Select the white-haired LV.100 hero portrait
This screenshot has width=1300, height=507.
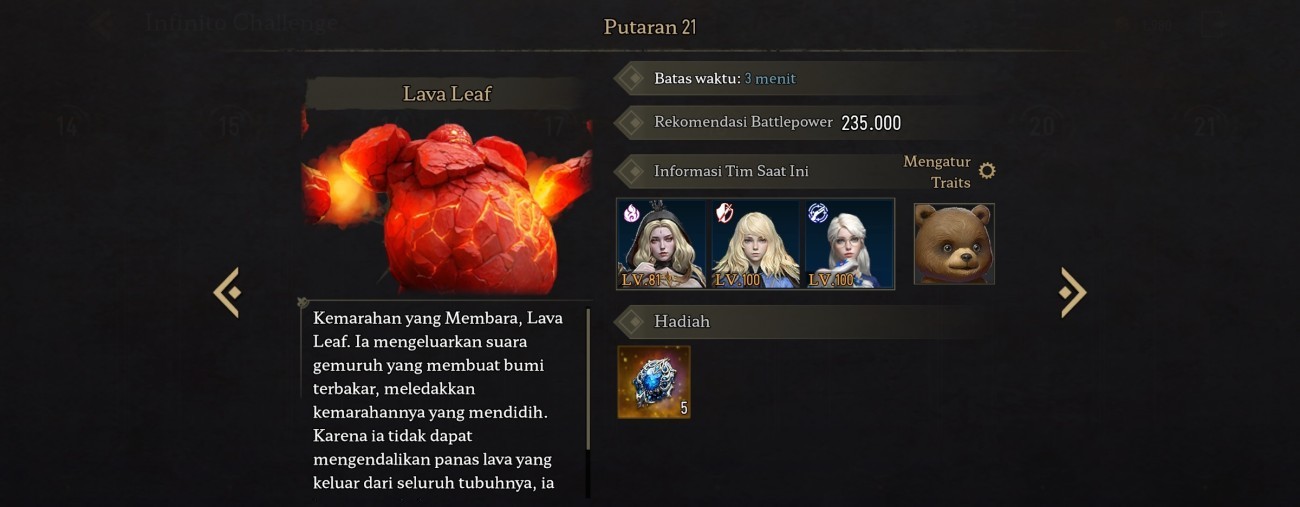[848, 244]
